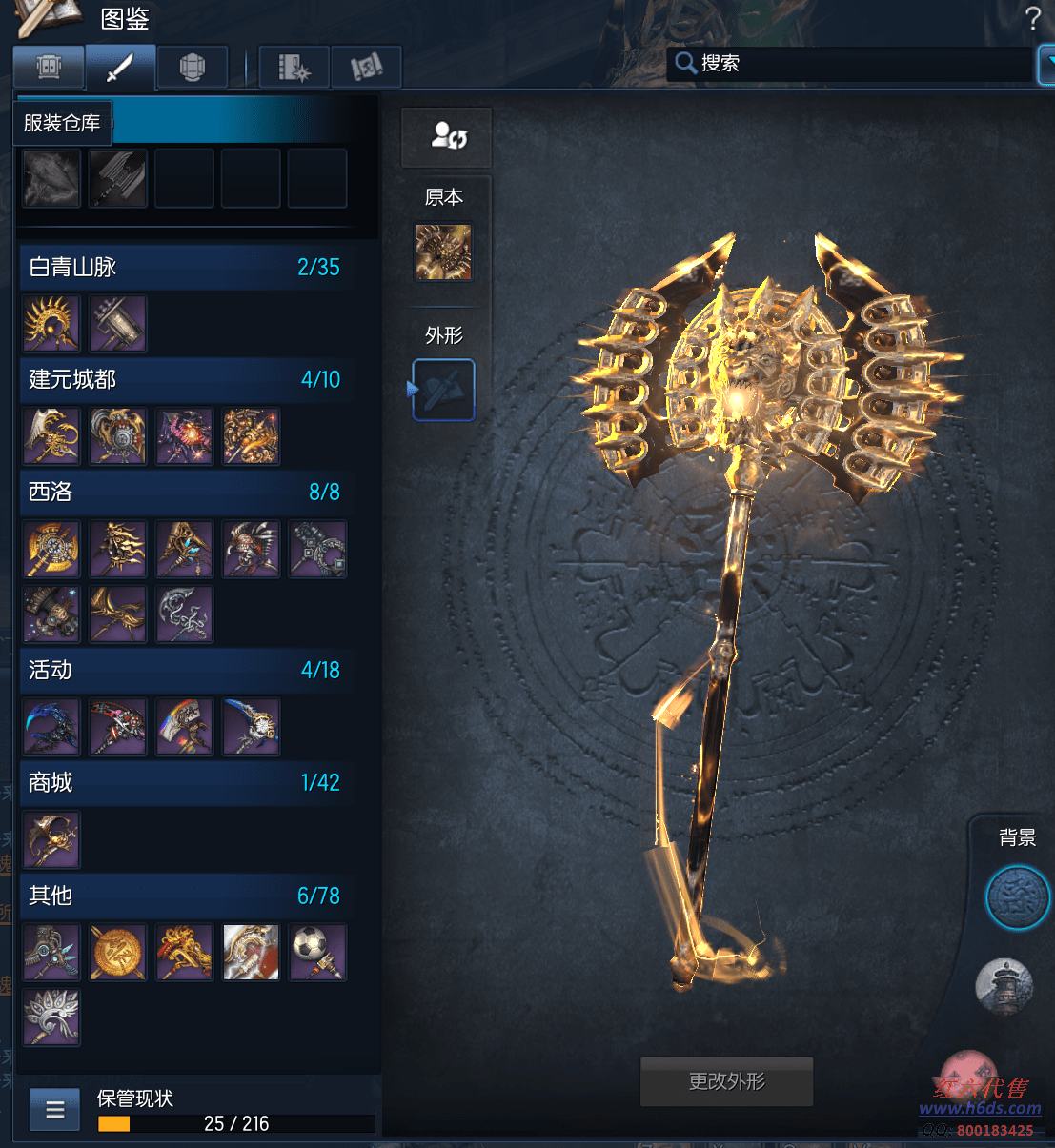Open the 活动 weapon category
The height and width of the screenshot is (1148, 1055).
pyautogui.click(x=186, y=670)
